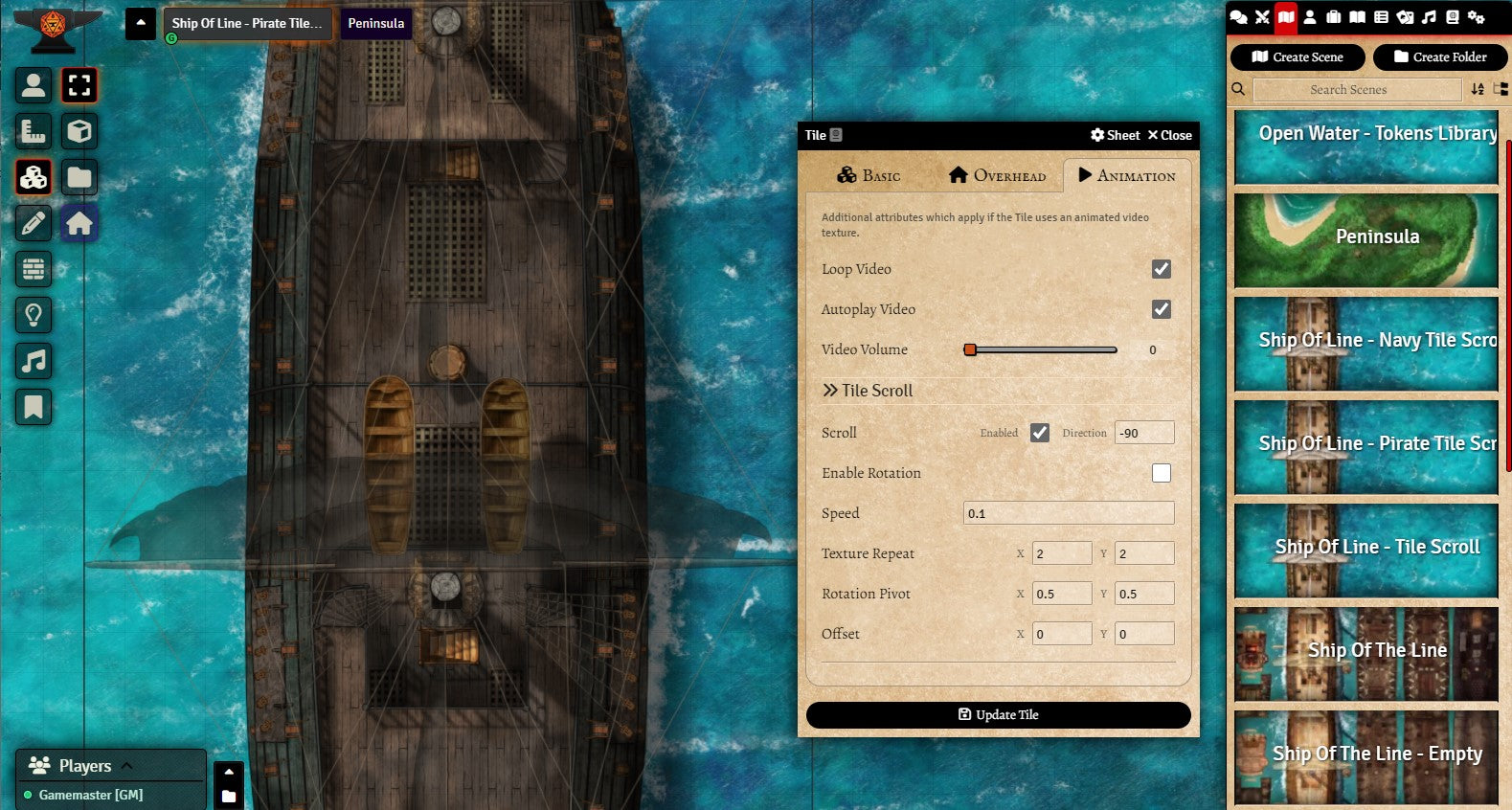Click the Update Tile button
Viewport: 1512px width, 810px height.
tap(998, 715)
